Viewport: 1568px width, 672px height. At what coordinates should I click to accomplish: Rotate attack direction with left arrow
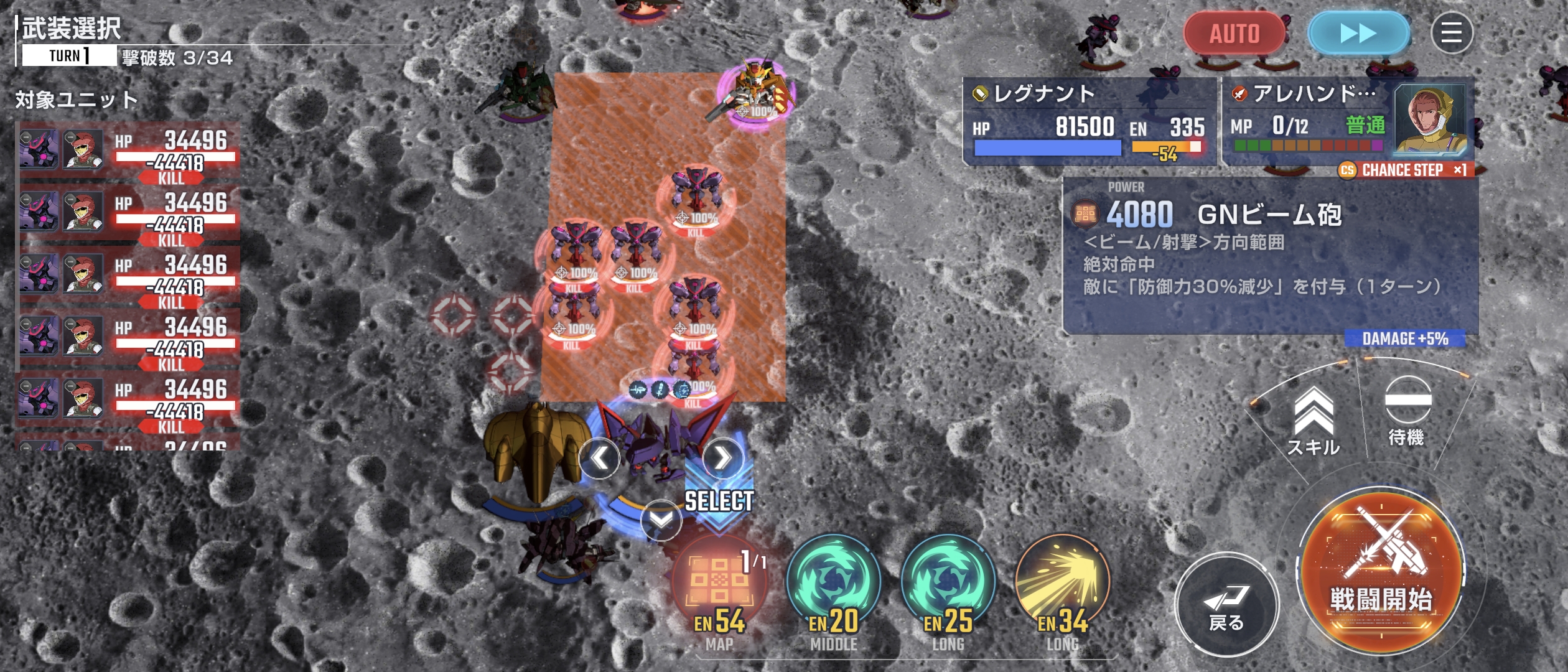pos(599,459)
